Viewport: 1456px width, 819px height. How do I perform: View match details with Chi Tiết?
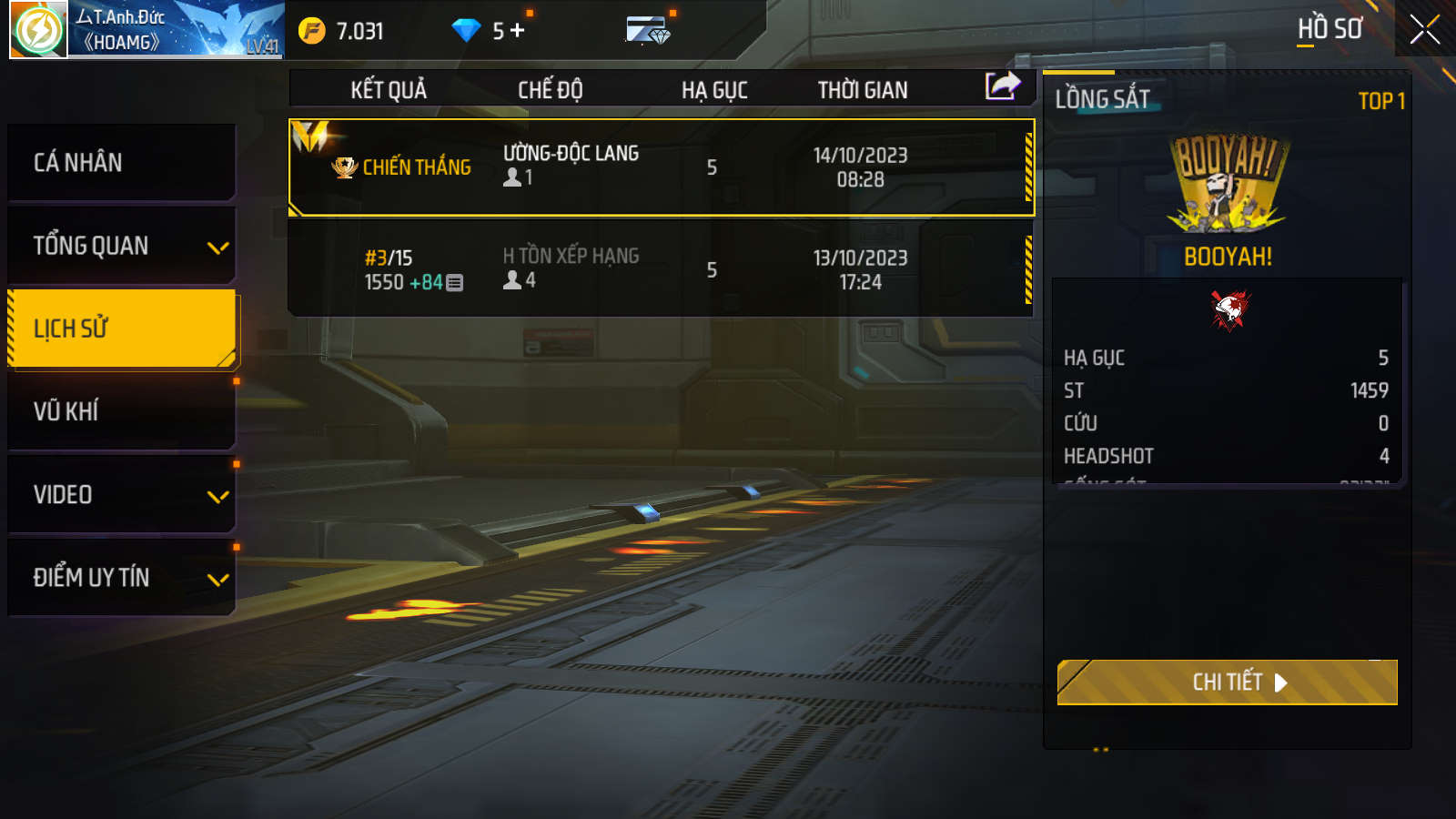coord(1227,682)
